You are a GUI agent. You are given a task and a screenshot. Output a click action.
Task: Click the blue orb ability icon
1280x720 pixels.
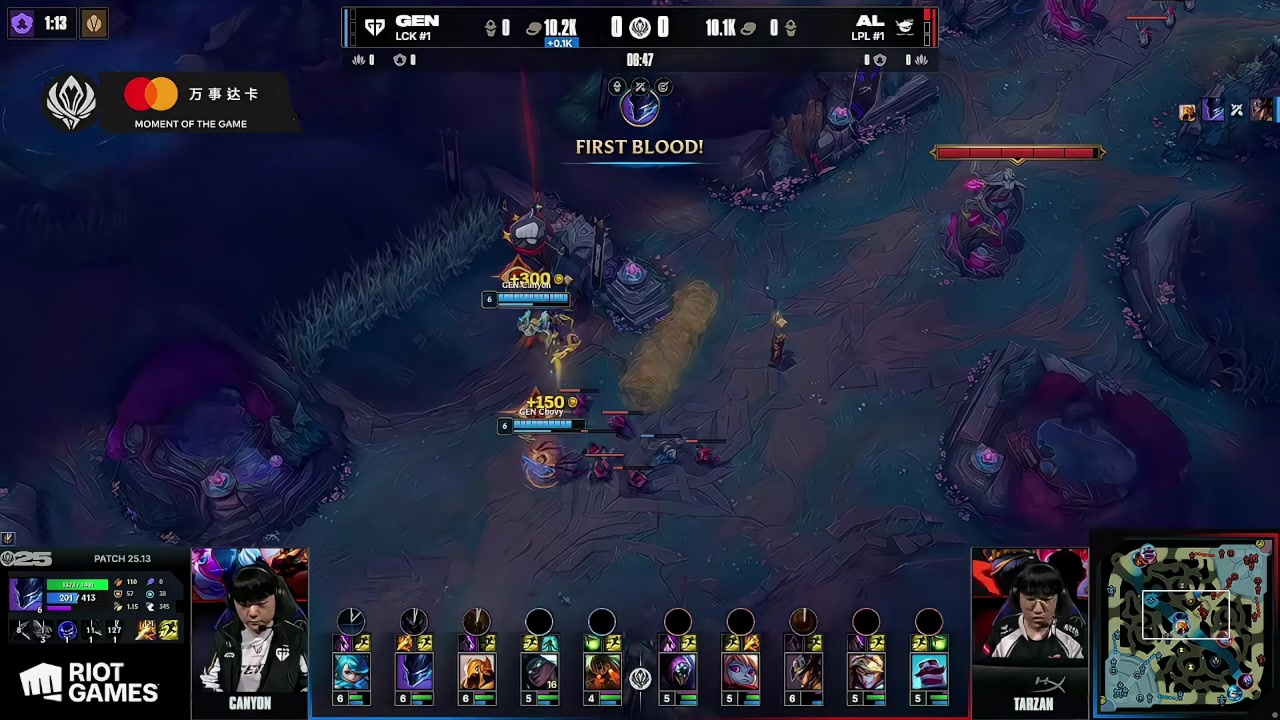coord(67,630)
